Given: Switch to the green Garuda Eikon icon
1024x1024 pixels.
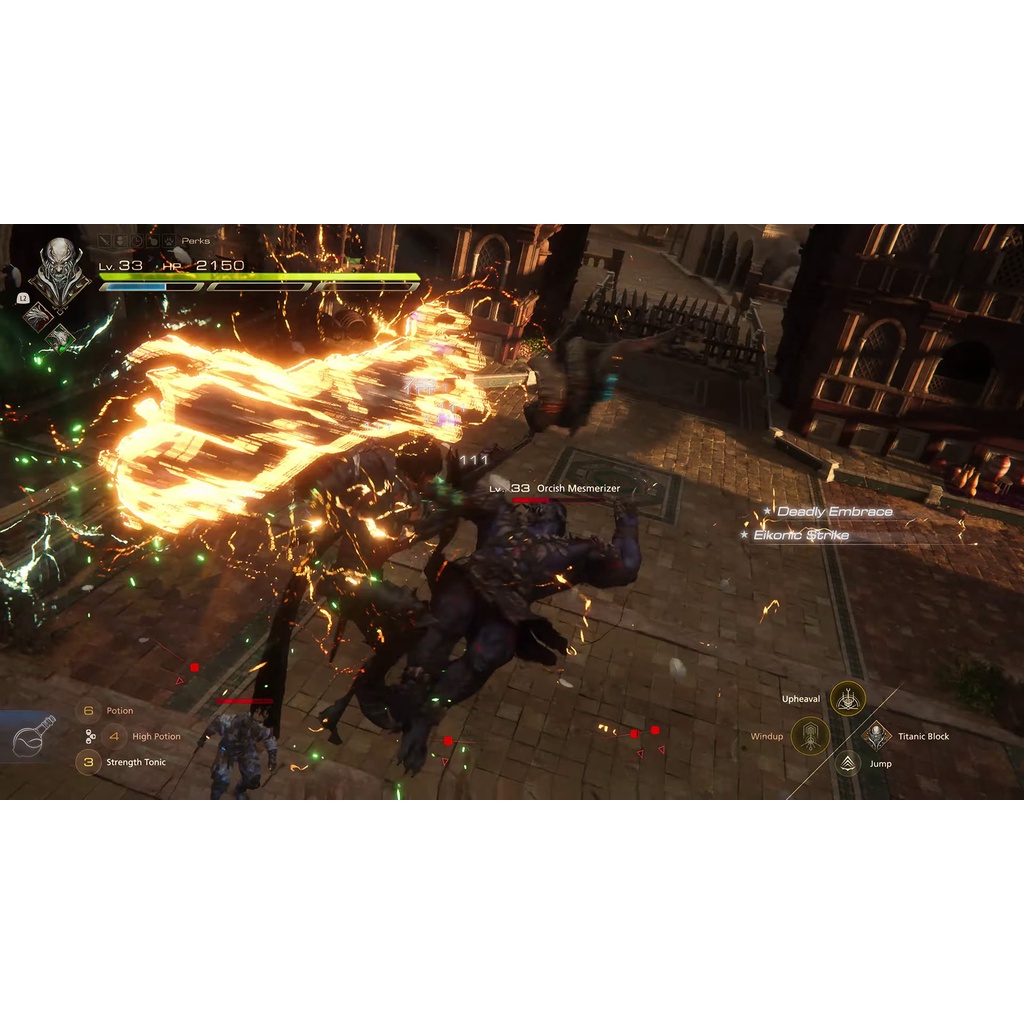Looking at the screenshot, I should tap(60, 336).
